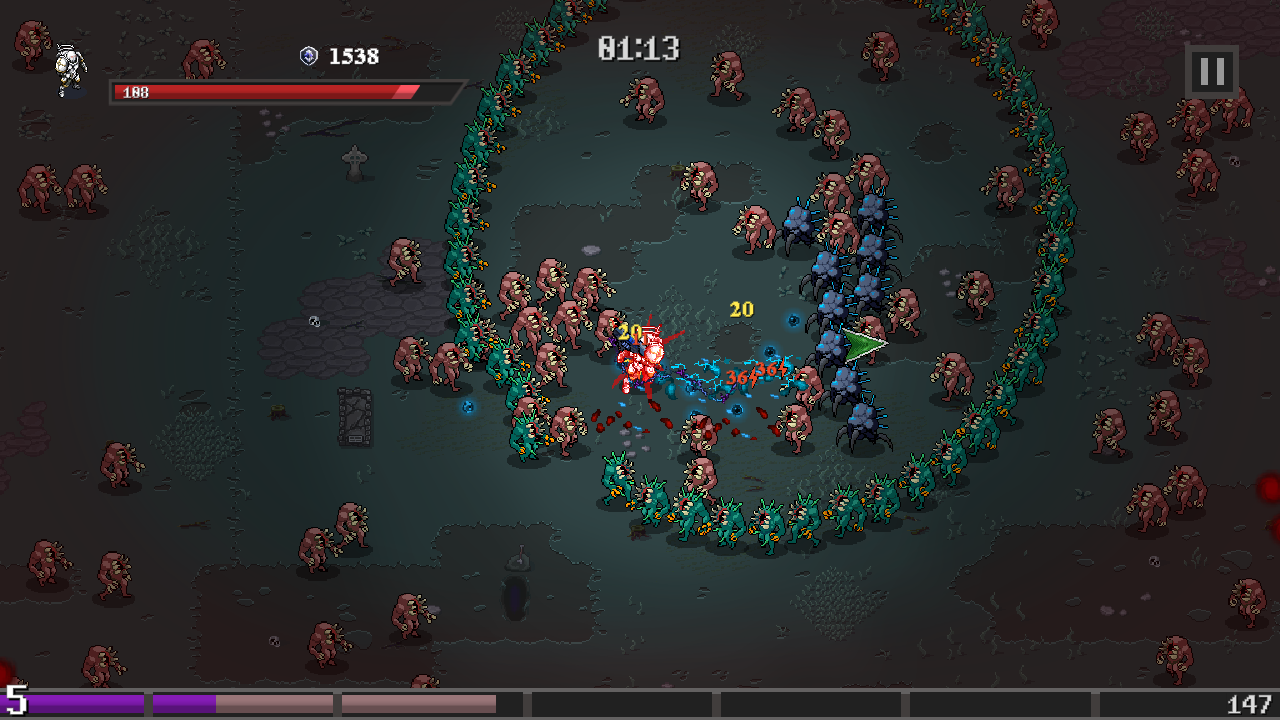Click the stone cross grave marker
The image size is (1280, 720).
355,163
